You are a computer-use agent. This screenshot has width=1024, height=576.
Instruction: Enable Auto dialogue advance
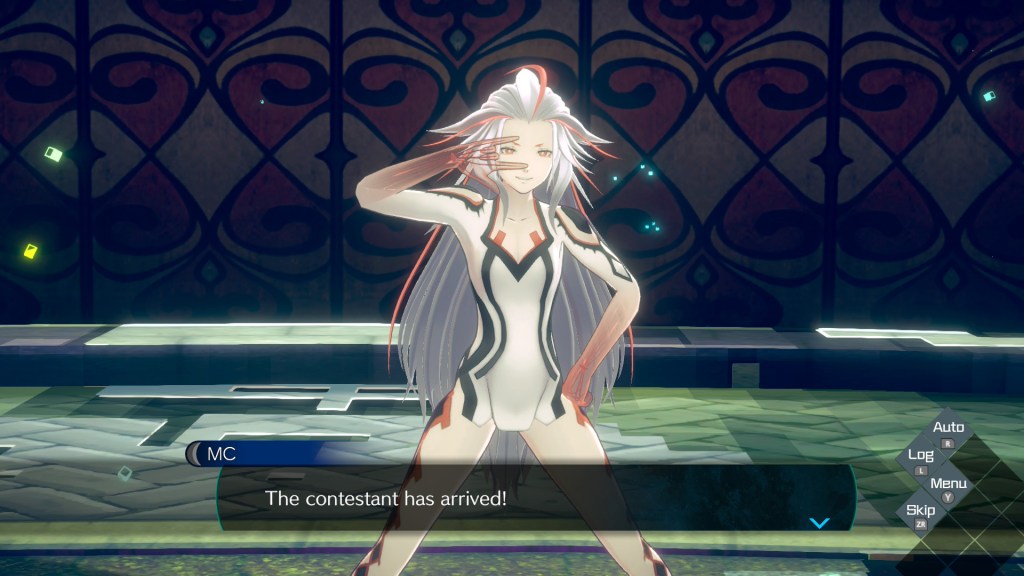coord(948,431)
